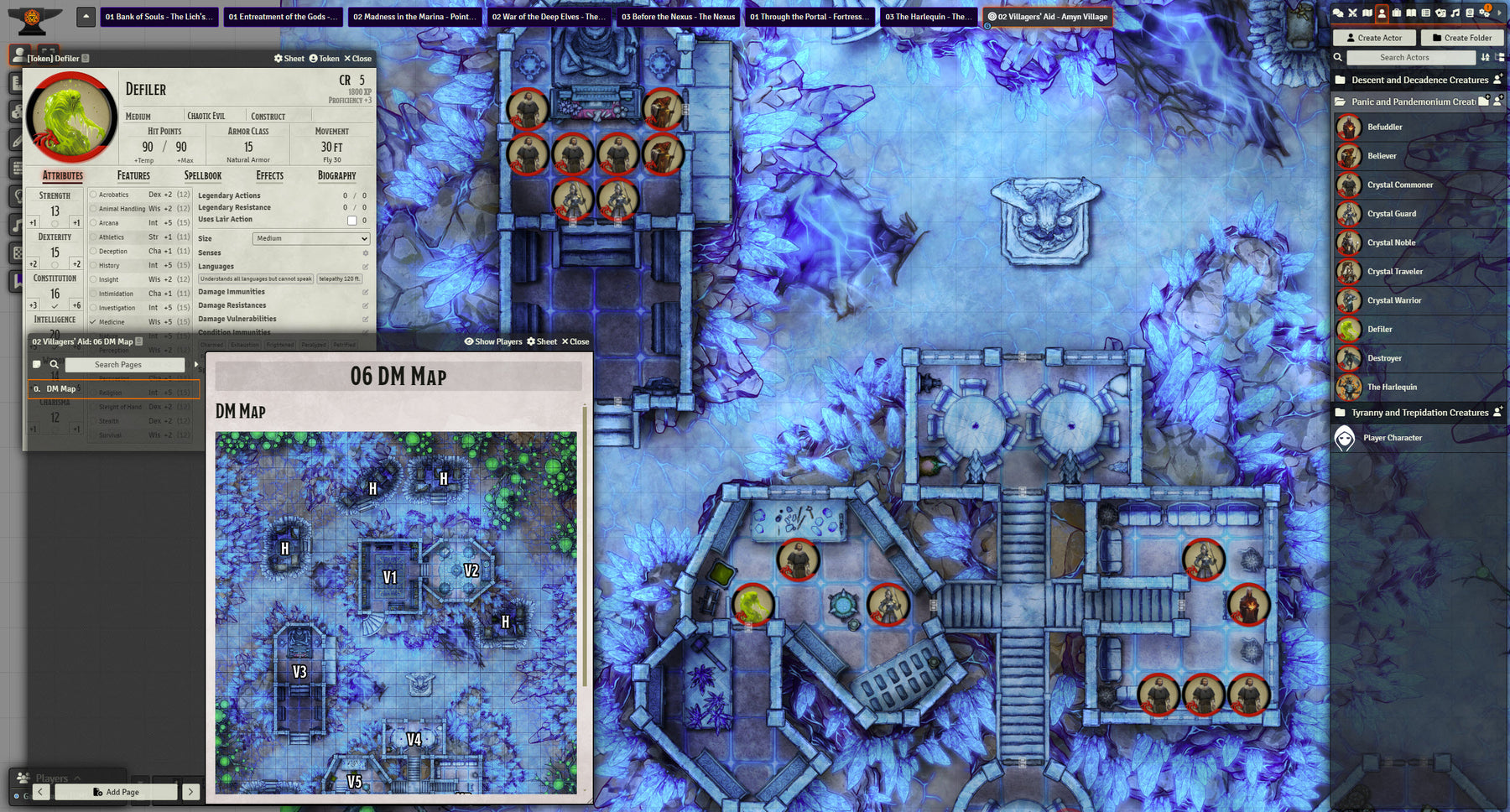Viewport: 1510px width, 812px height.
Task: Click the Create Actor button
Action: (1373, 38)
